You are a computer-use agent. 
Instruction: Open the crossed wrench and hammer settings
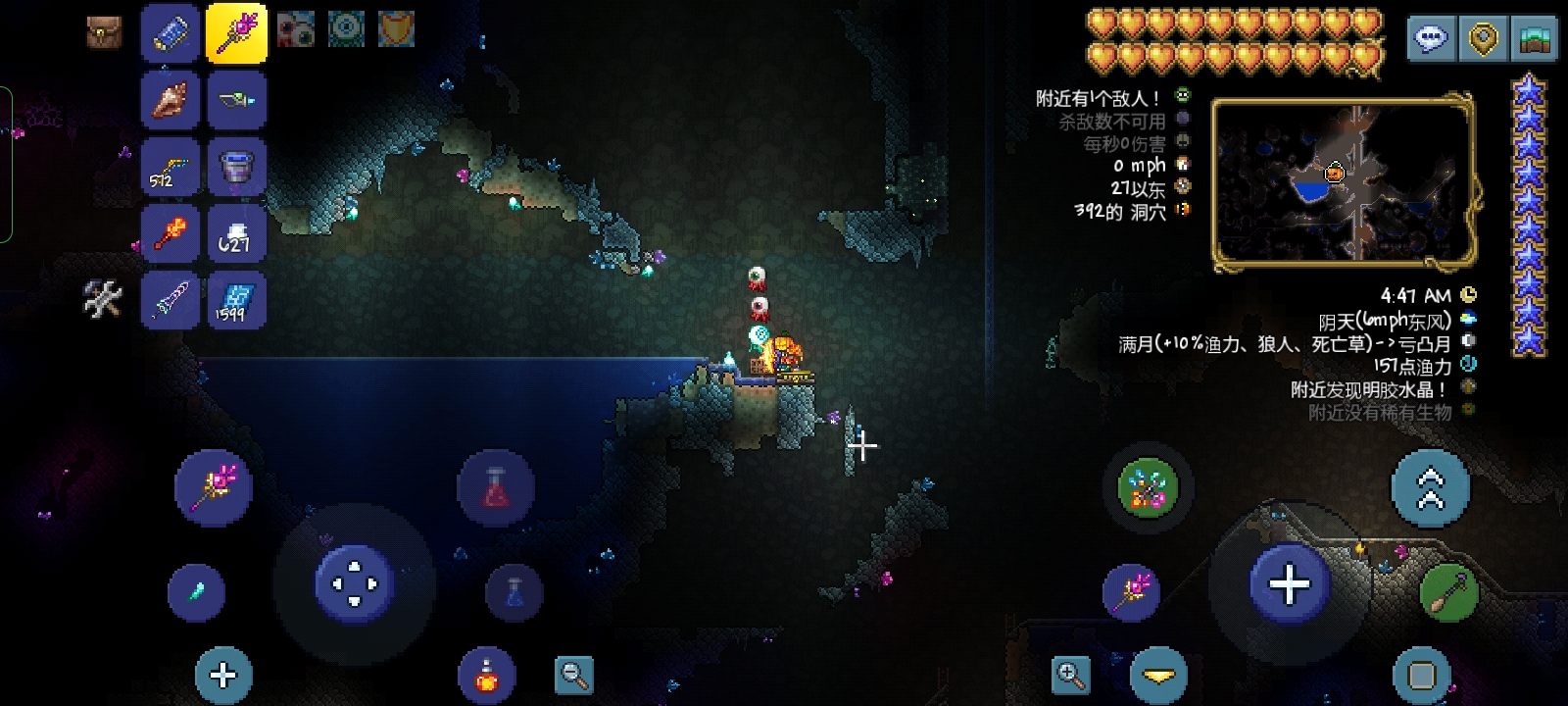(102, 299)
